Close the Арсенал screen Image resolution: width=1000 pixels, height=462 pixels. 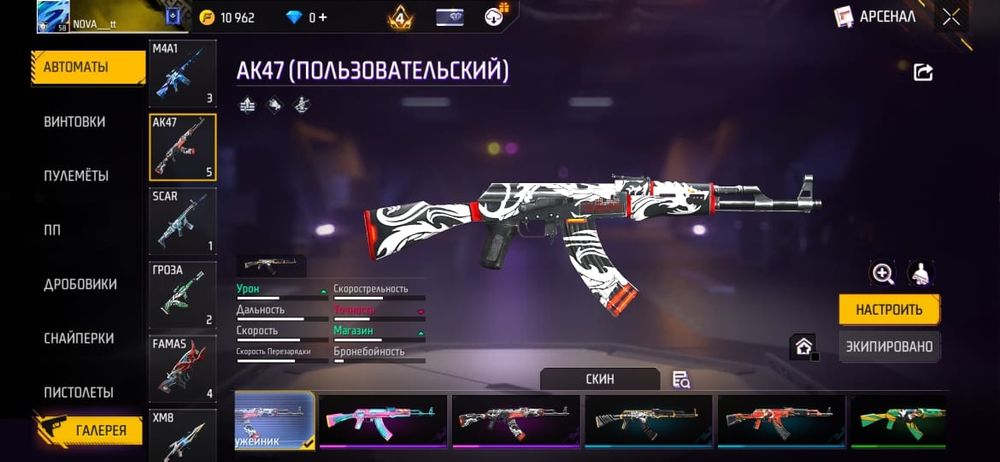click(951, 17)
